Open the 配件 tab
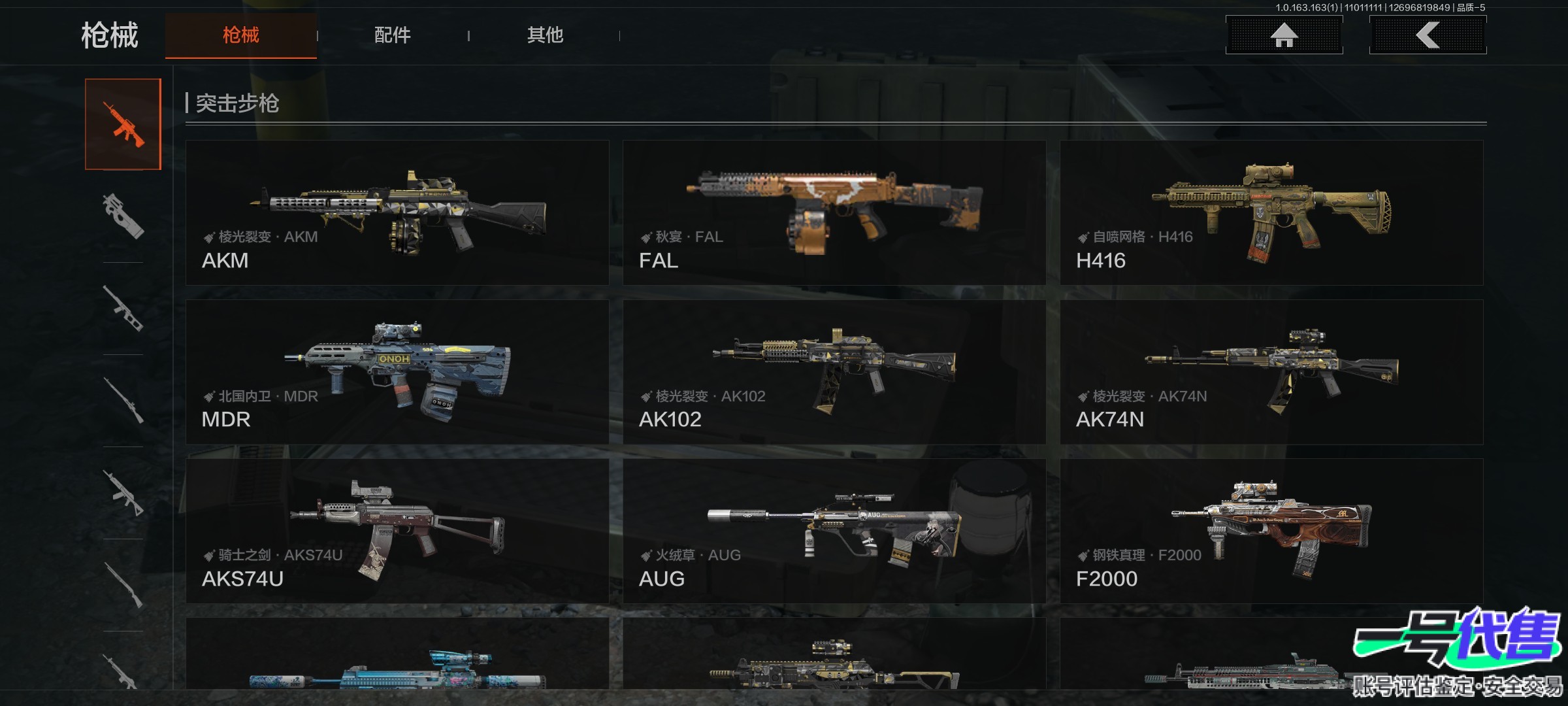Viewport: 1568px width, 706px height. coord(392,35)
